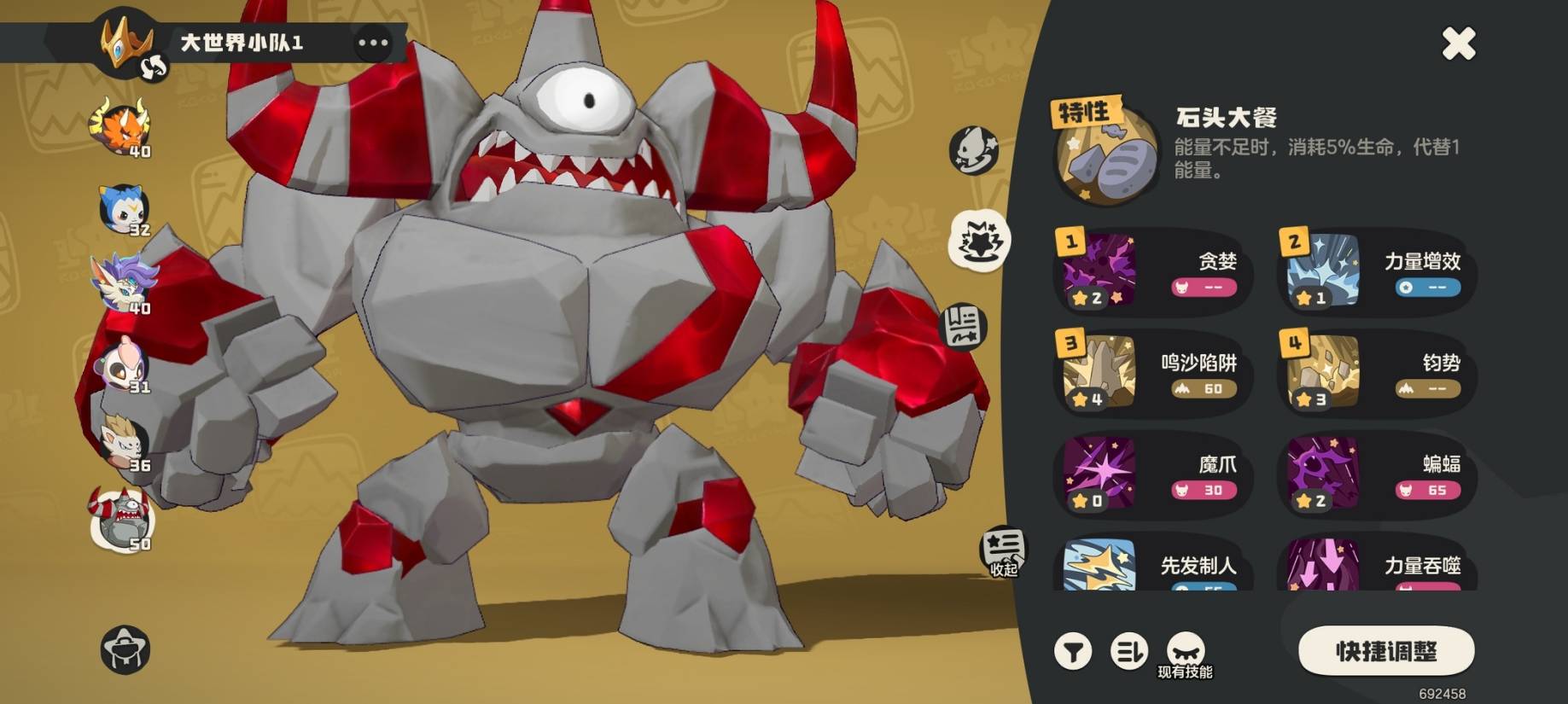1568x704 pixels.
Task: Toggle the 现有技能 current skills view
Action: coord(1186,655)
